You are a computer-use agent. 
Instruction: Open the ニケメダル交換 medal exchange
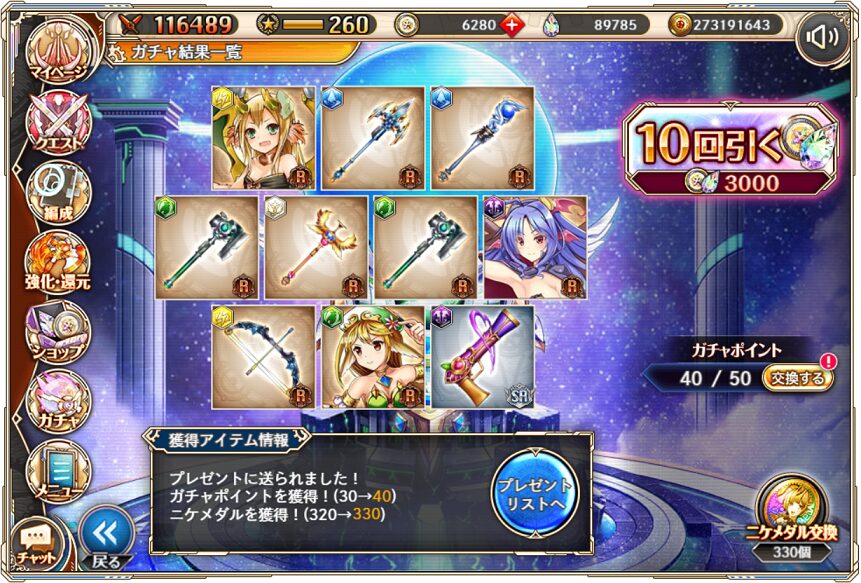tap(791, 514)
